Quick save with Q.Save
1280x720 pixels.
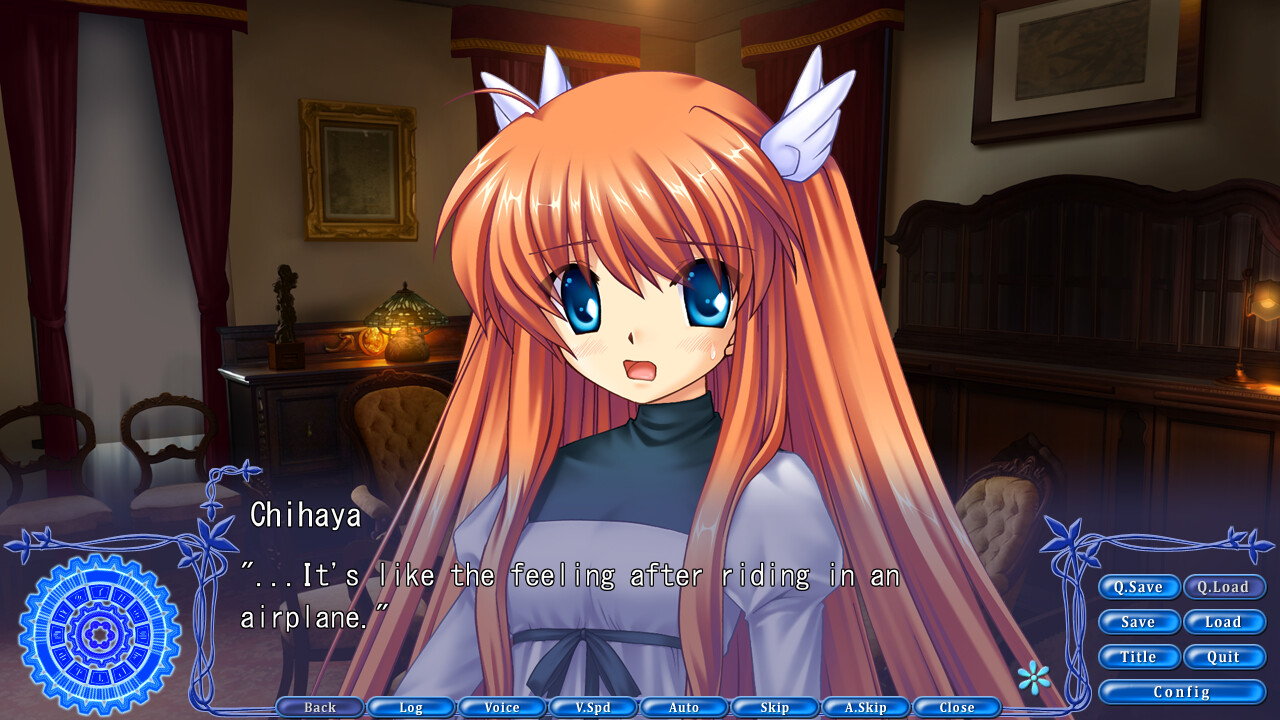(1139, 587)
